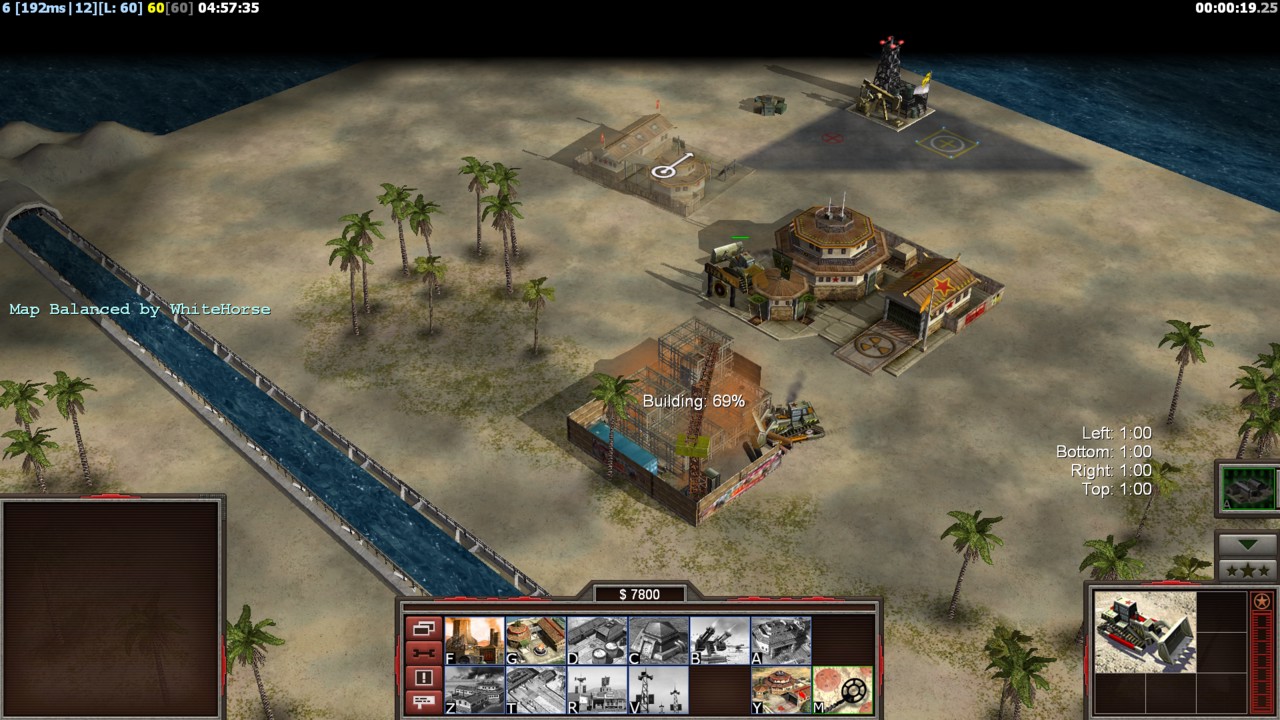Image resolution: width=1280 pixels, height=720 pixels.
Task: Click the green down-arrow button
Action: tap(1247, 545)
